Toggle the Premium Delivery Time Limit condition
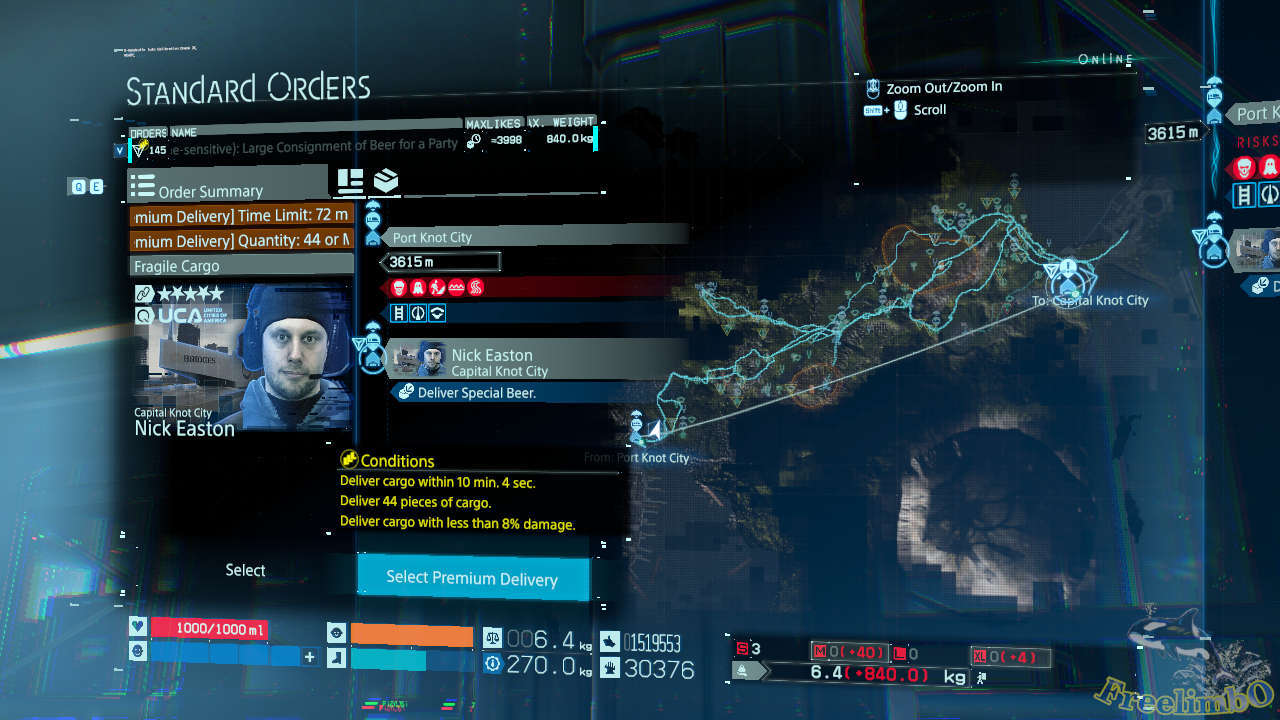Image resolution: width=1280 pixels, height=720 pixels. (240, 215)
